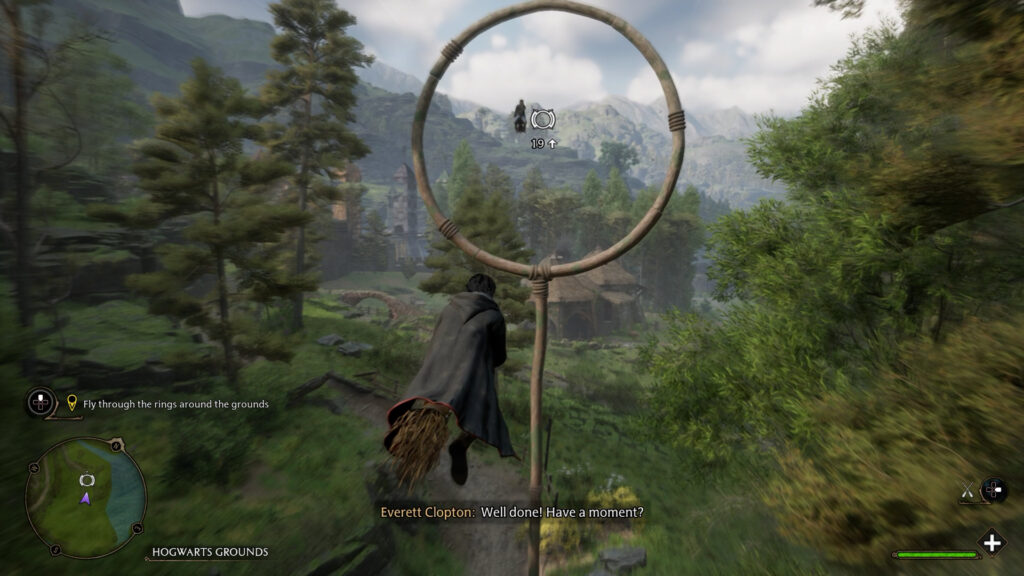Use the healing plus diamond icon
Screen dimensions: 1024x576
click(x=991, y=543)
